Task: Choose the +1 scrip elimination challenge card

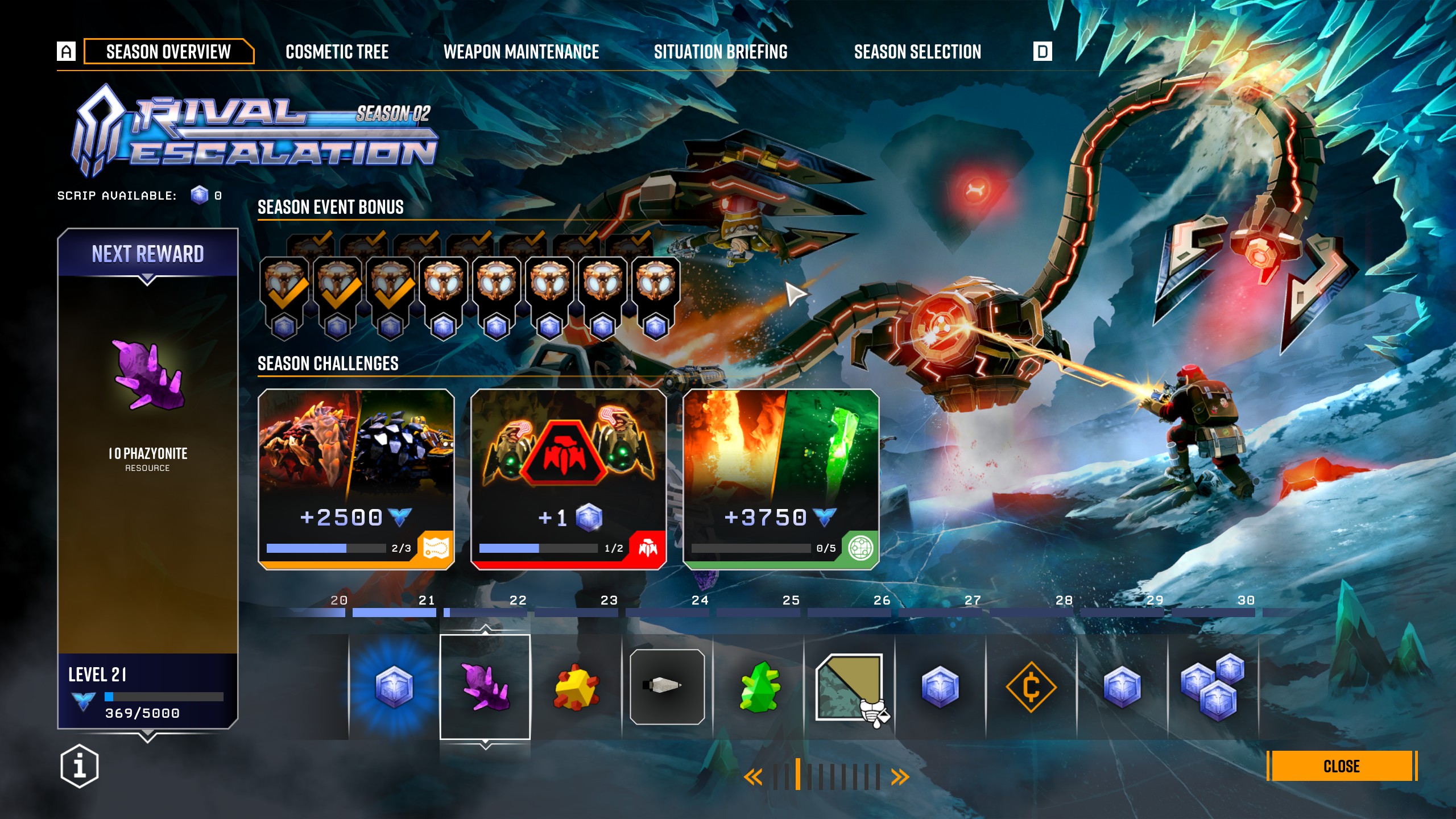Action: pos(568,479)
